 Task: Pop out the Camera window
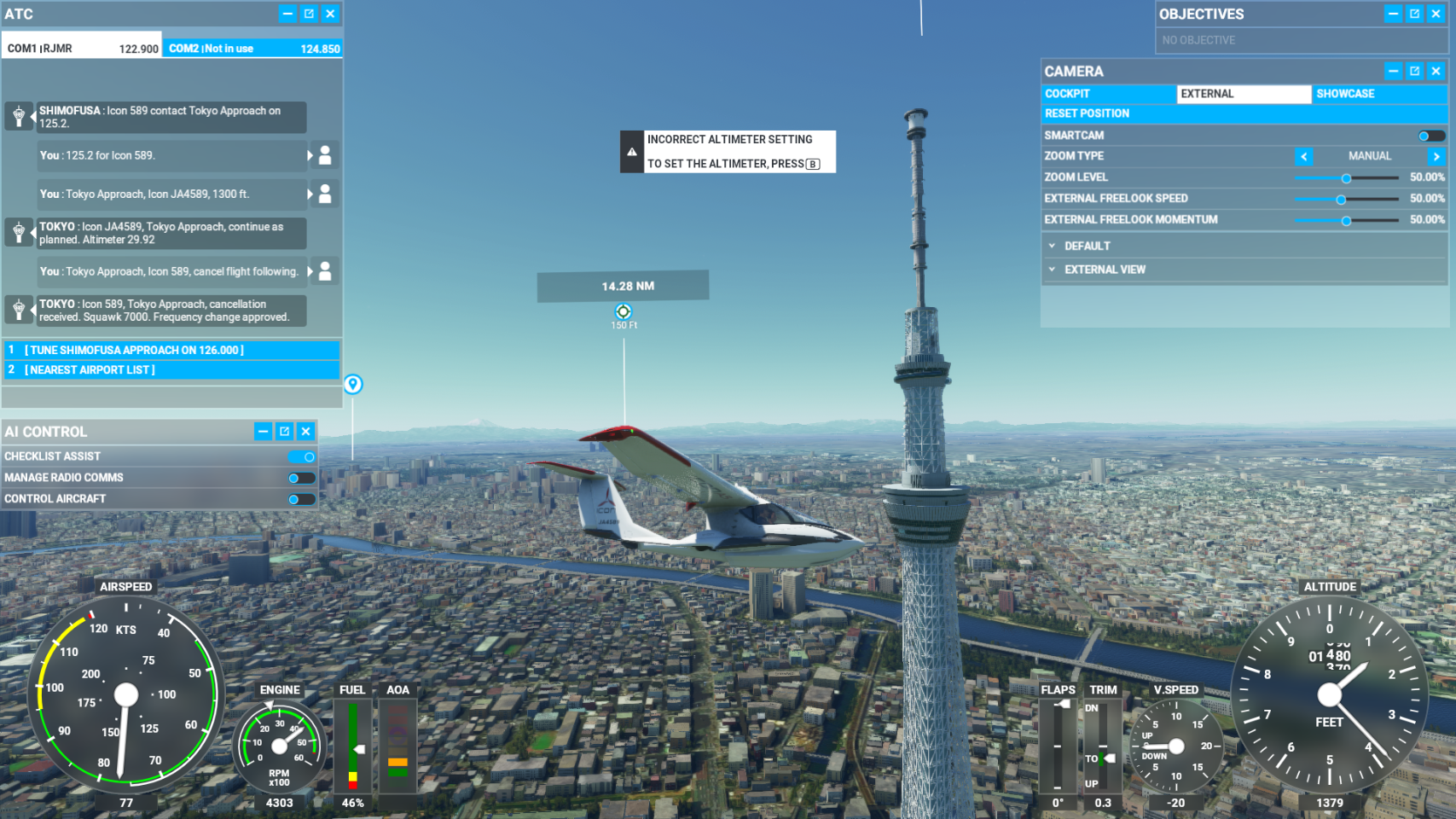click(1414, 71)
